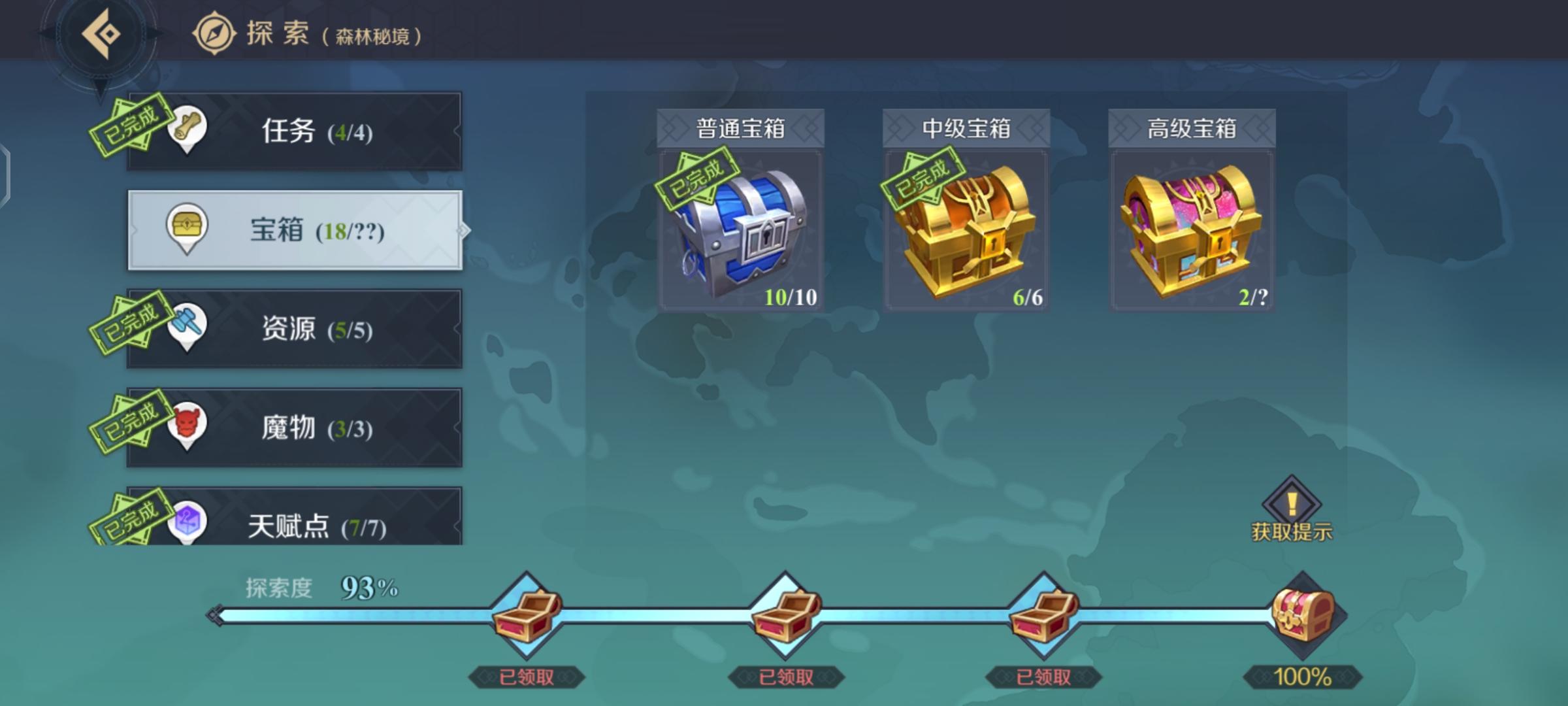This screenshot has width=1568, height=706.
Task: Open the 普通宝箱 silver chest
Action: (742, 229)
